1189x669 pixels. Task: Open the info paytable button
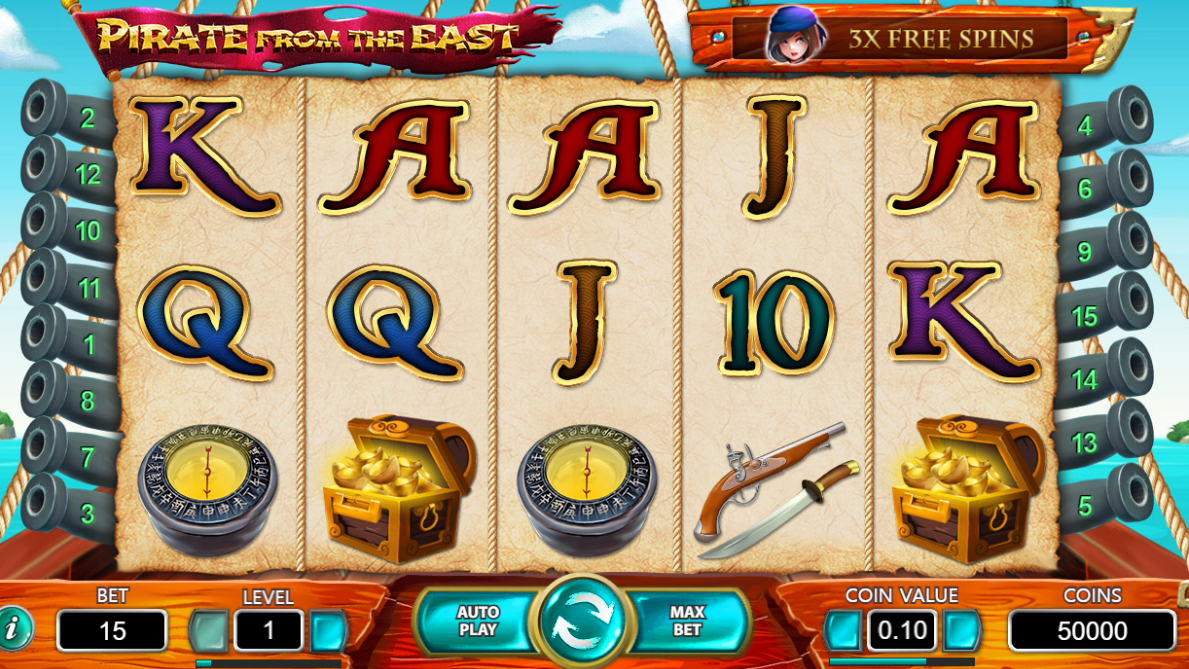[x=13, y=629]
